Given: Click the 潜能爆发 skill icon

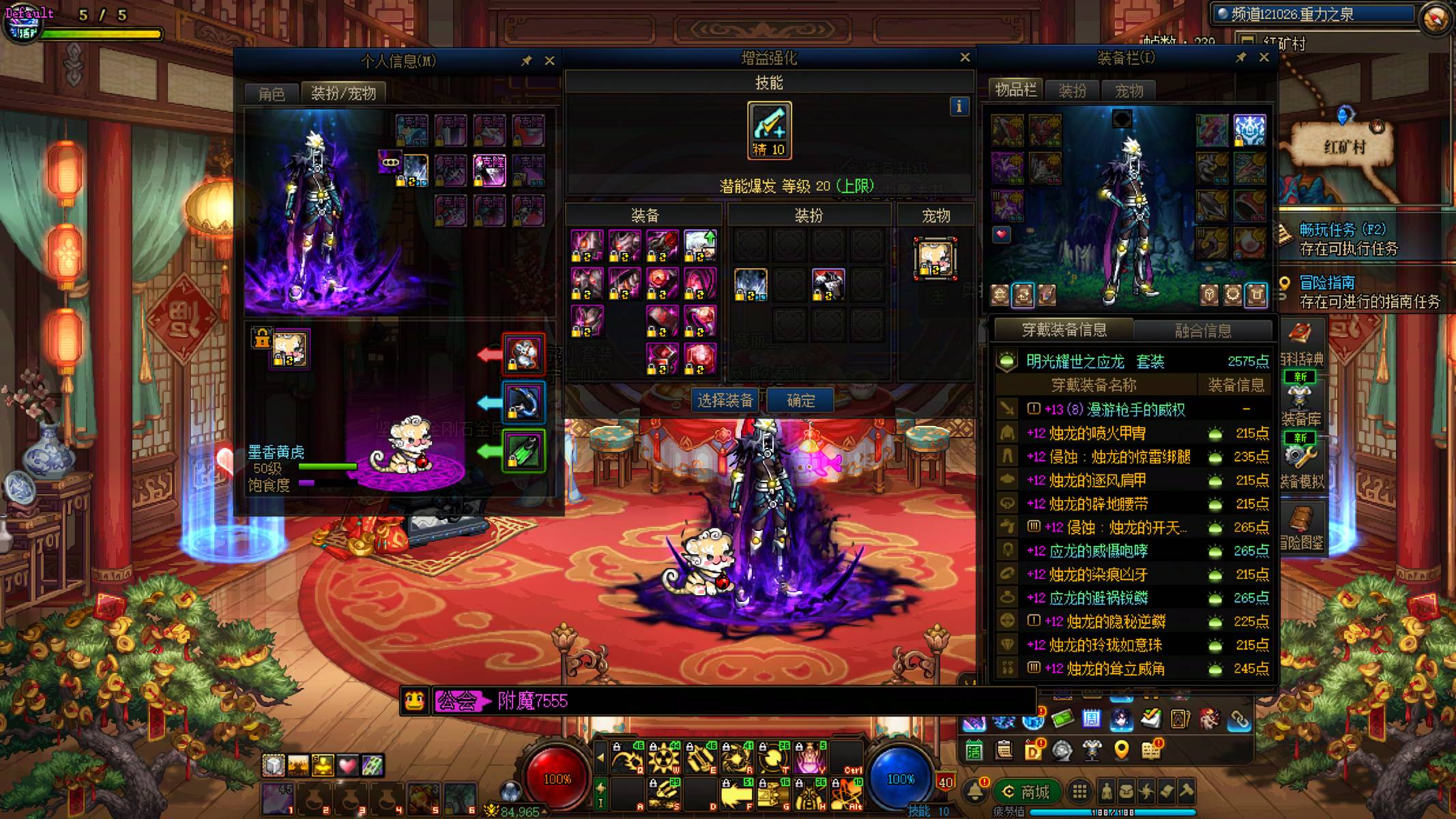Looking at the screenshot, I should coord(769,130).
